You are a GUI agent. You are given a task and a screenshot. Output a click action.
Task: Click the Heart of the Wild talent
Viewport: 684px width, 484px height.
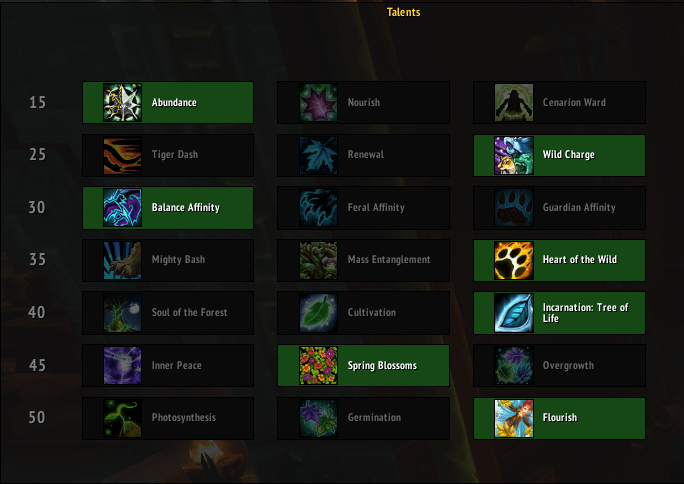(559, 260)
